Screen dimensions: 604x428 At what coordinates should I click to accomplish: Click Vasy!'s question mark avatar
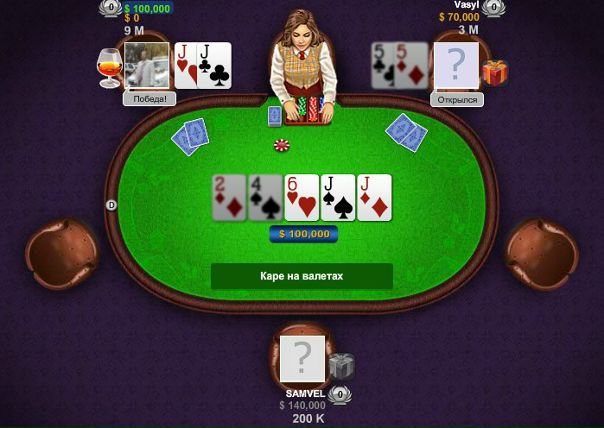click(x=456, y=66)
